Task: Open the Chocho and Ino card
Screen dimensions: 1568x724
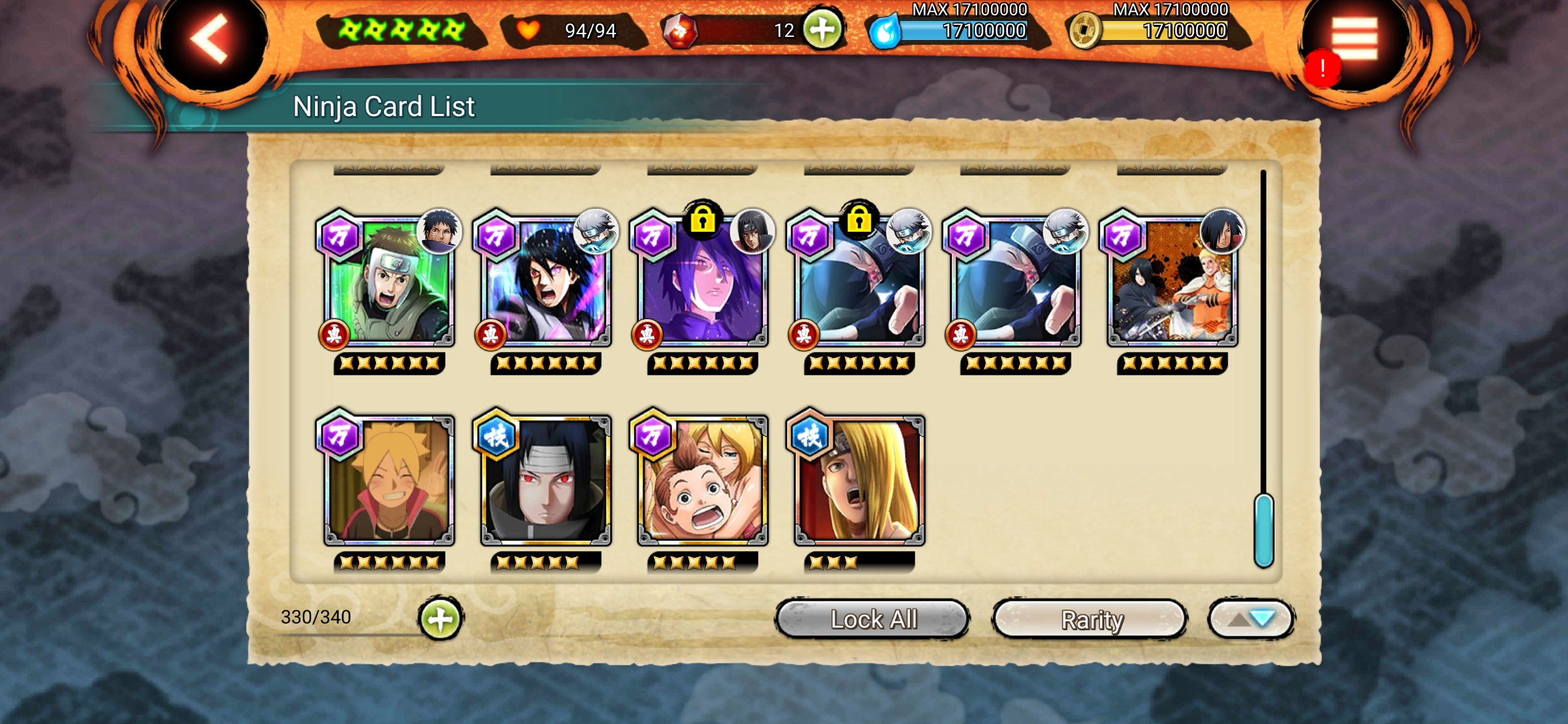Action: [x=702, y=480]
